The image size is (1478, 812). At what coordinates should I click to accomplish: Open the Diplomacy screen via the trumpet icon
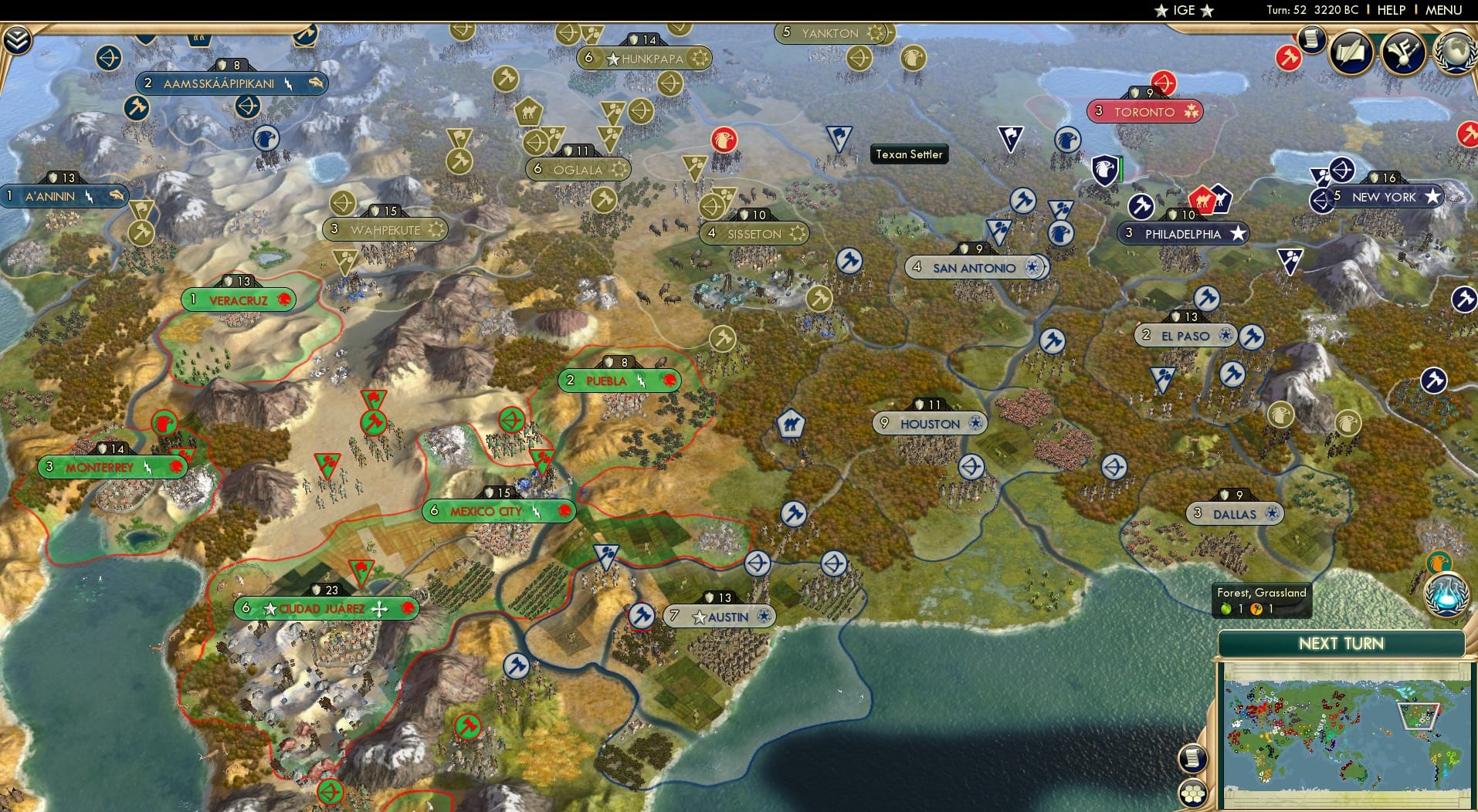pos(1404,54)
